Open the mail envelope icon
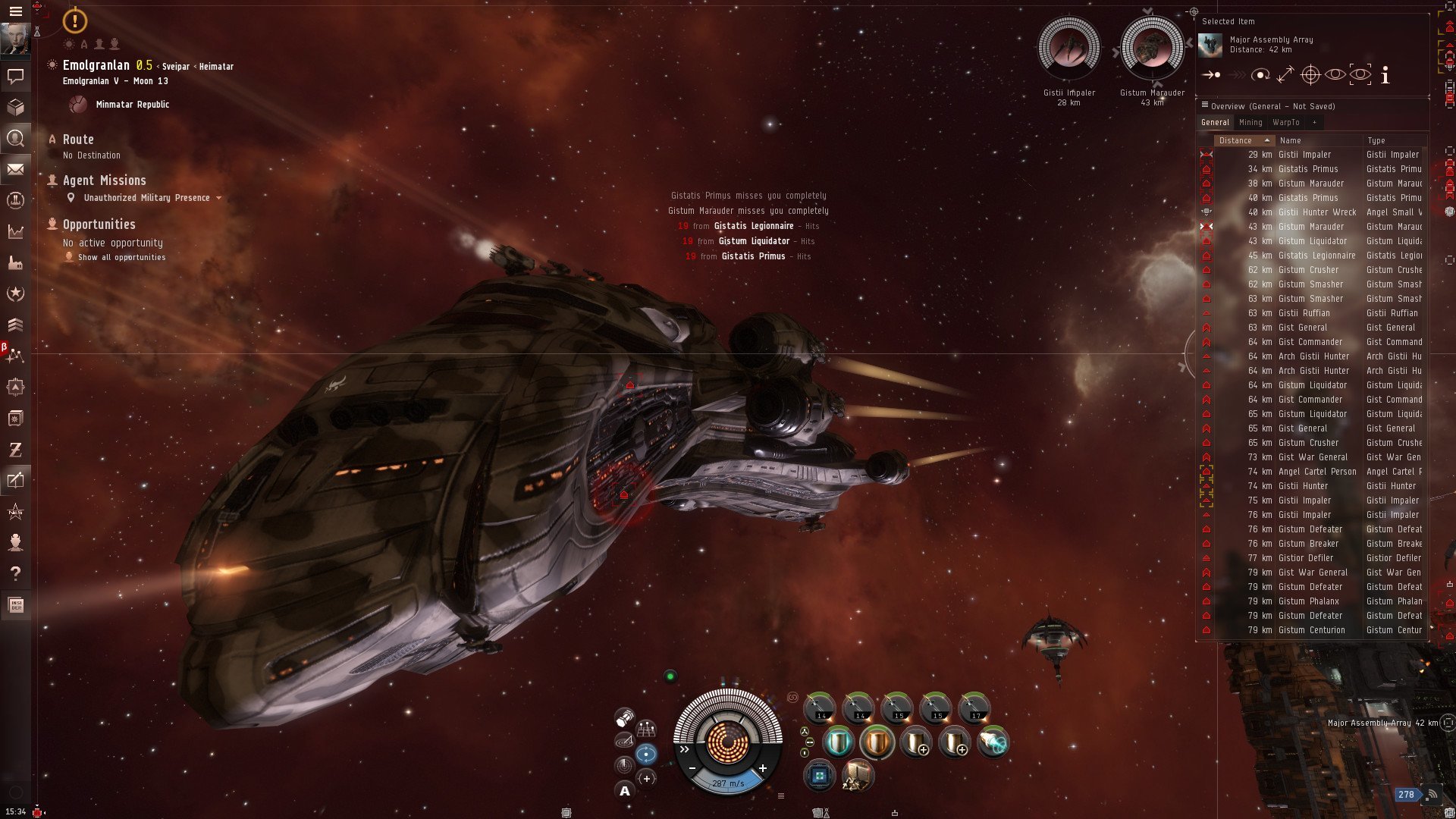 point(15,169)
